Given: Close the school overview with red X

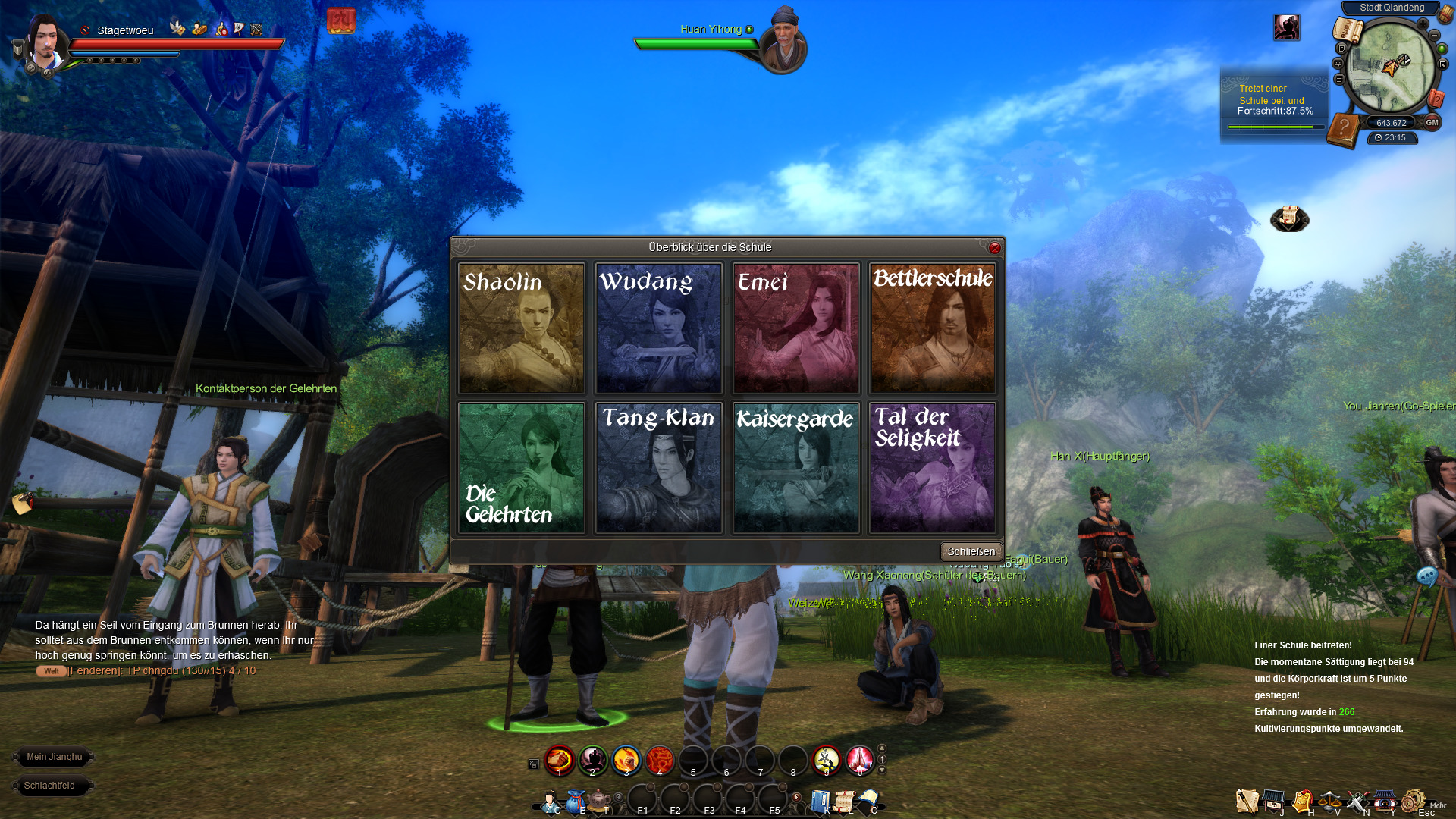Looking at the screenshot, I should (995, 248).
